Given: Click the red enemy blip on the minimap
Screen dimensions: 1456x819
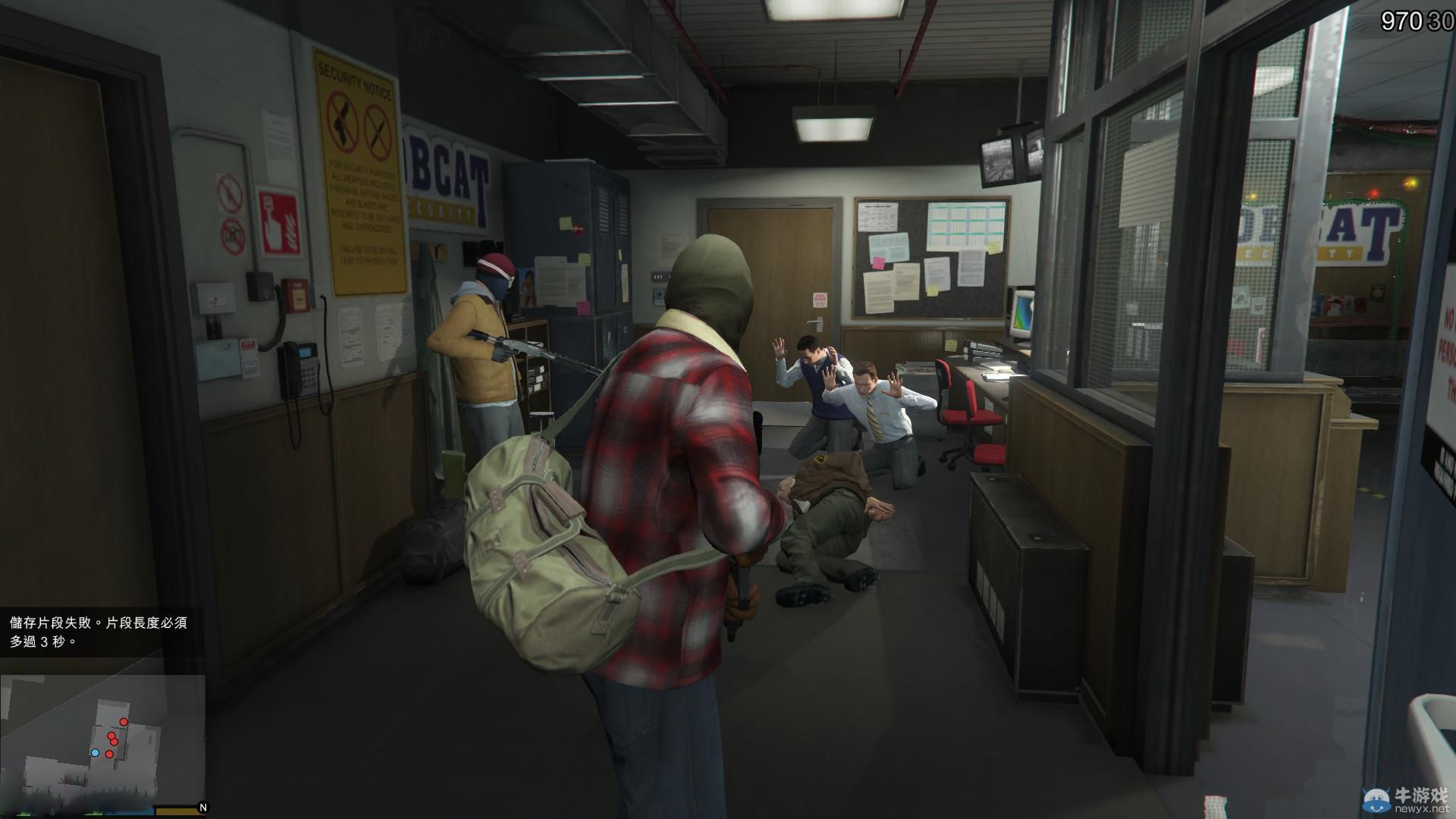Looking at the screenshot, I should [x=124, y=722].
